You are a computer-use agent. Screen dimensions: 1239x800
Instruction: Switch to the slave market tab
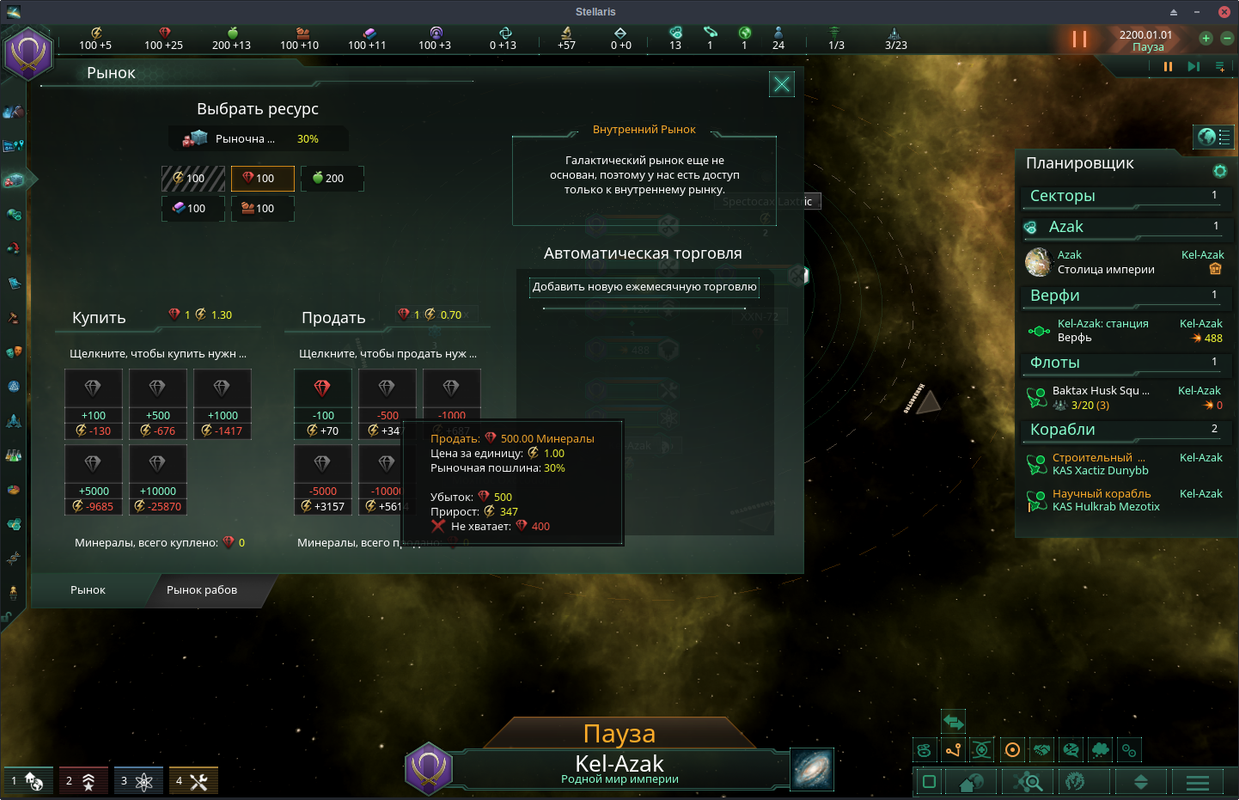202,590
